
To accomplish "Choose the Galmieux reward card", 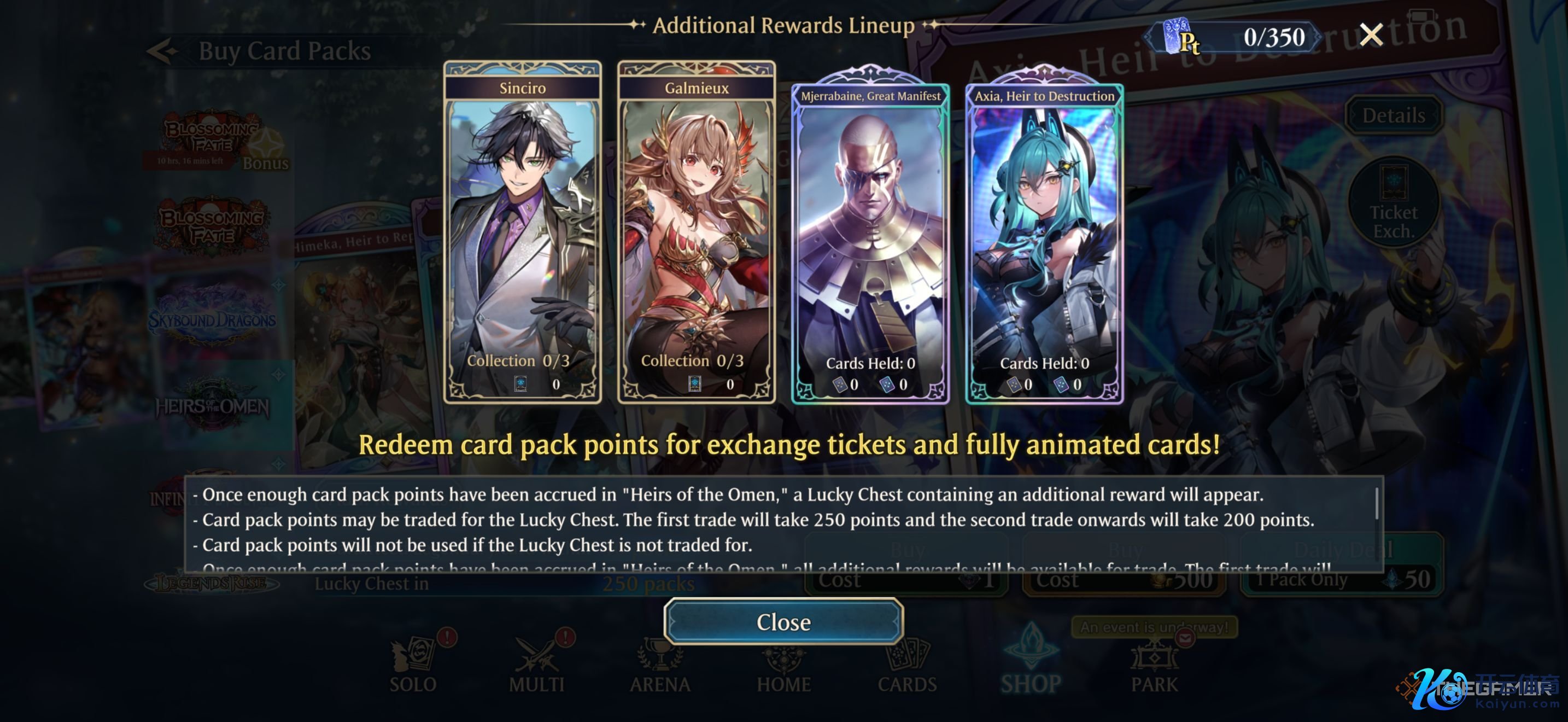I will tap(697, 232).
